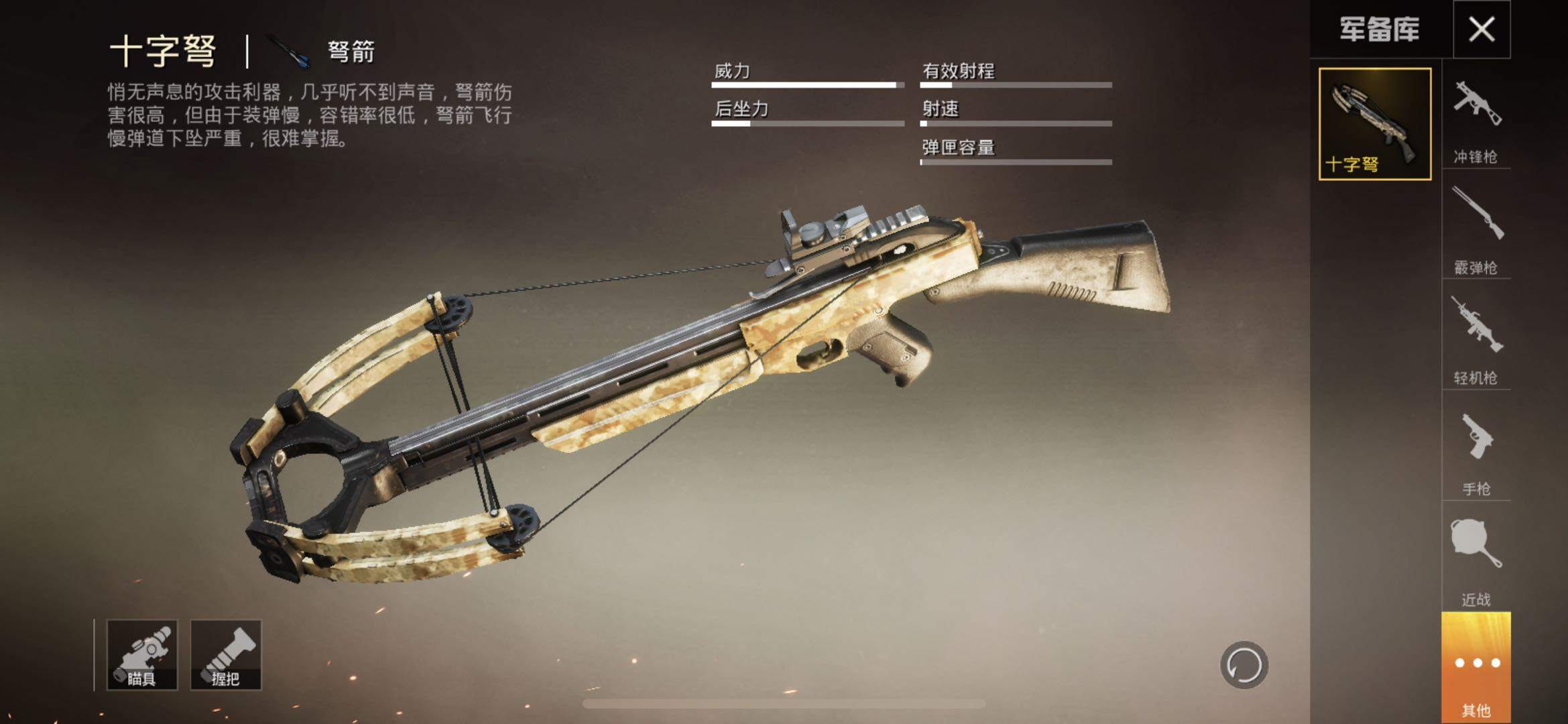
Task: Open the 瞄具 sight attachment slot
Action: tap(142, 655)
